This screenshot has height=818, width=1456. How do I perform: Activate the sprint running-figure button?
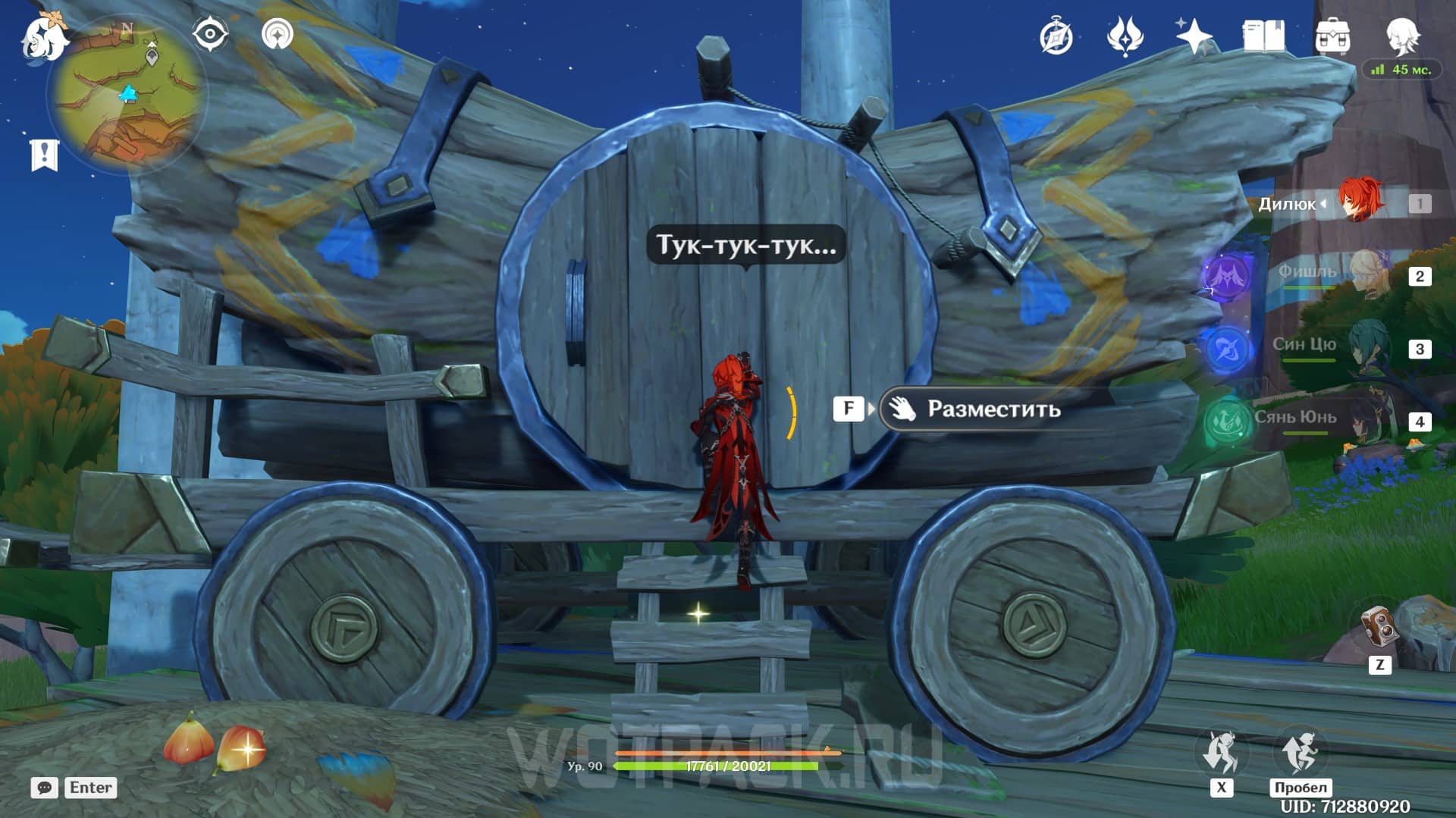coord(1300,752)
